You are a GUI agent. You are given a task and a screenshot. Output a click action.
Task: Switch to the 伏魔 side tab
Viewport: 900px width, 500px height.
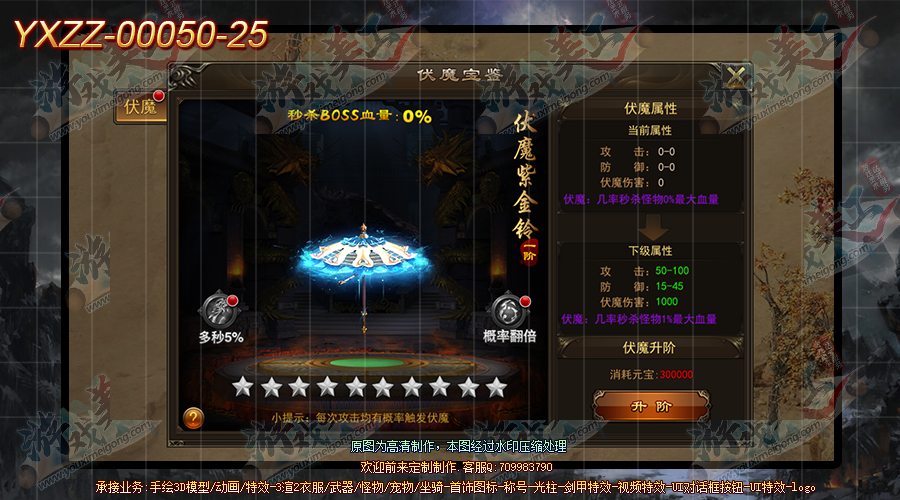(141, 106)
